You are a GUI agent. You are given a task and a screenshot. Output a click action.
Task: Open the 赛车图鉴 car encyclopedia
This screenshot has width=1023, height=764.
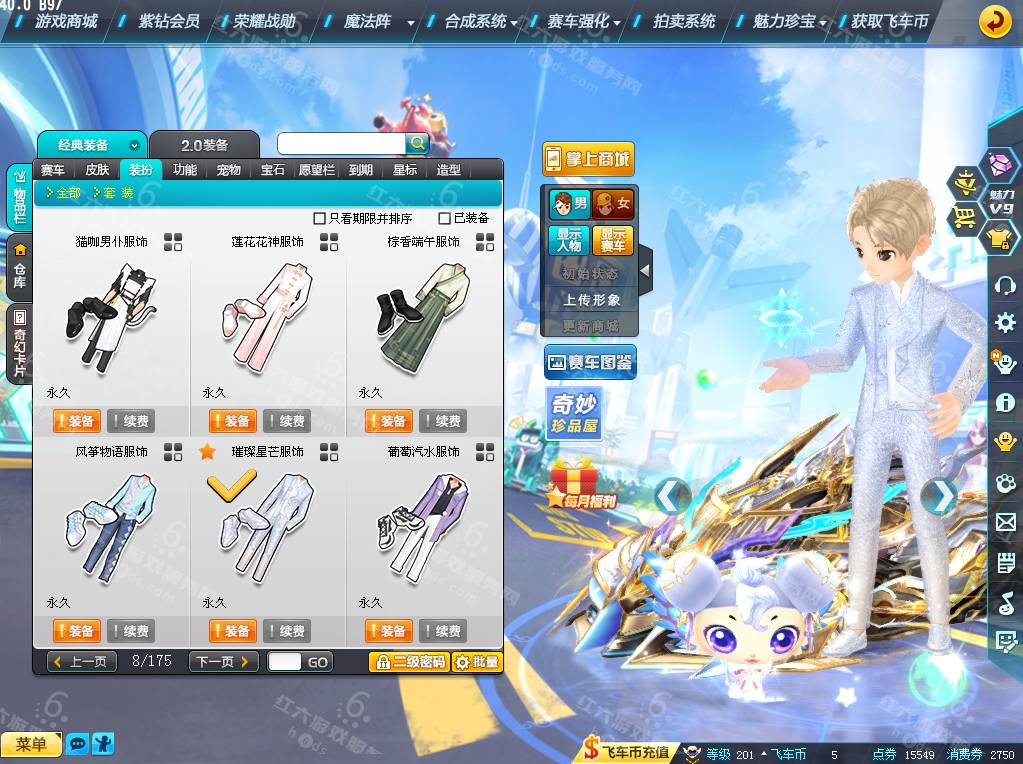pyautogui.click(x=590, y=363)
